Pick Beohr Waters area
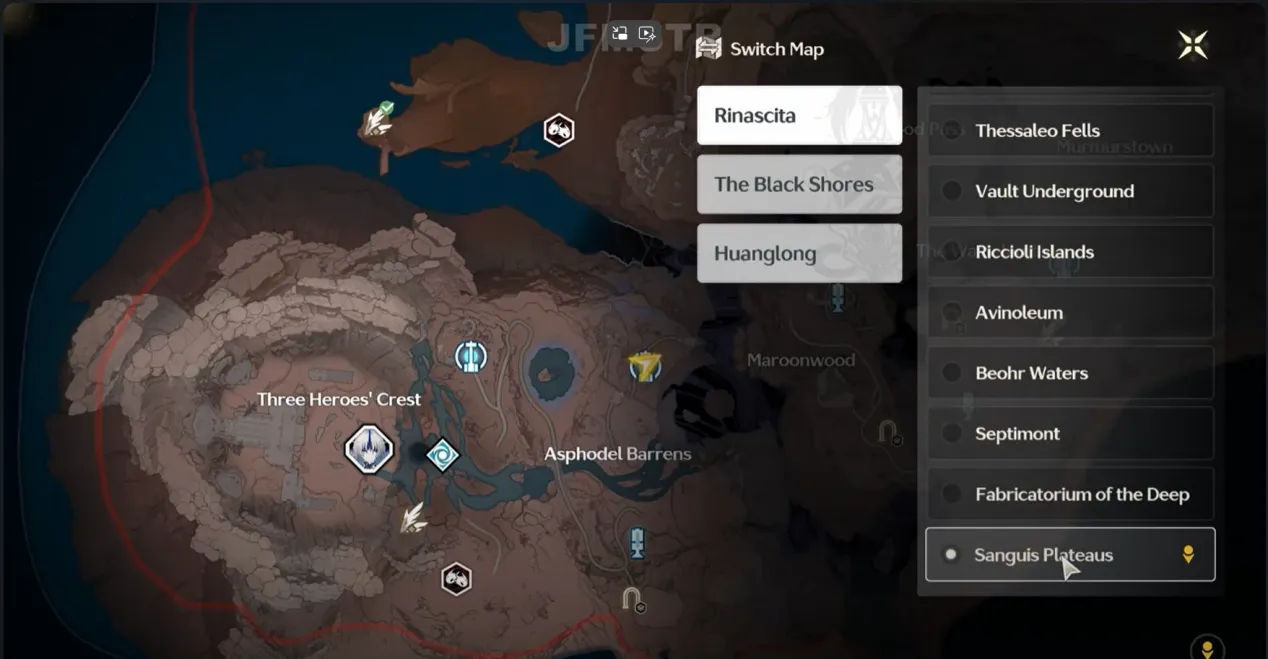 (x=1070, y=373)
